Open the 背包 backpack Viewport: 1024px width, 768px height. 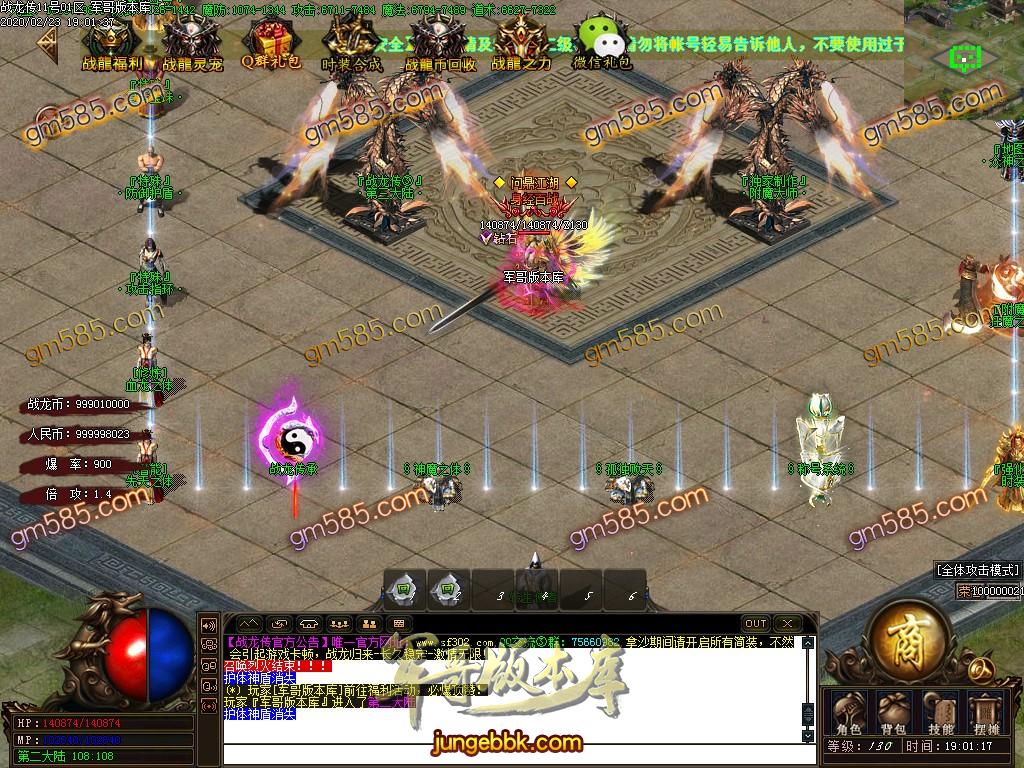tap(892, 711)
